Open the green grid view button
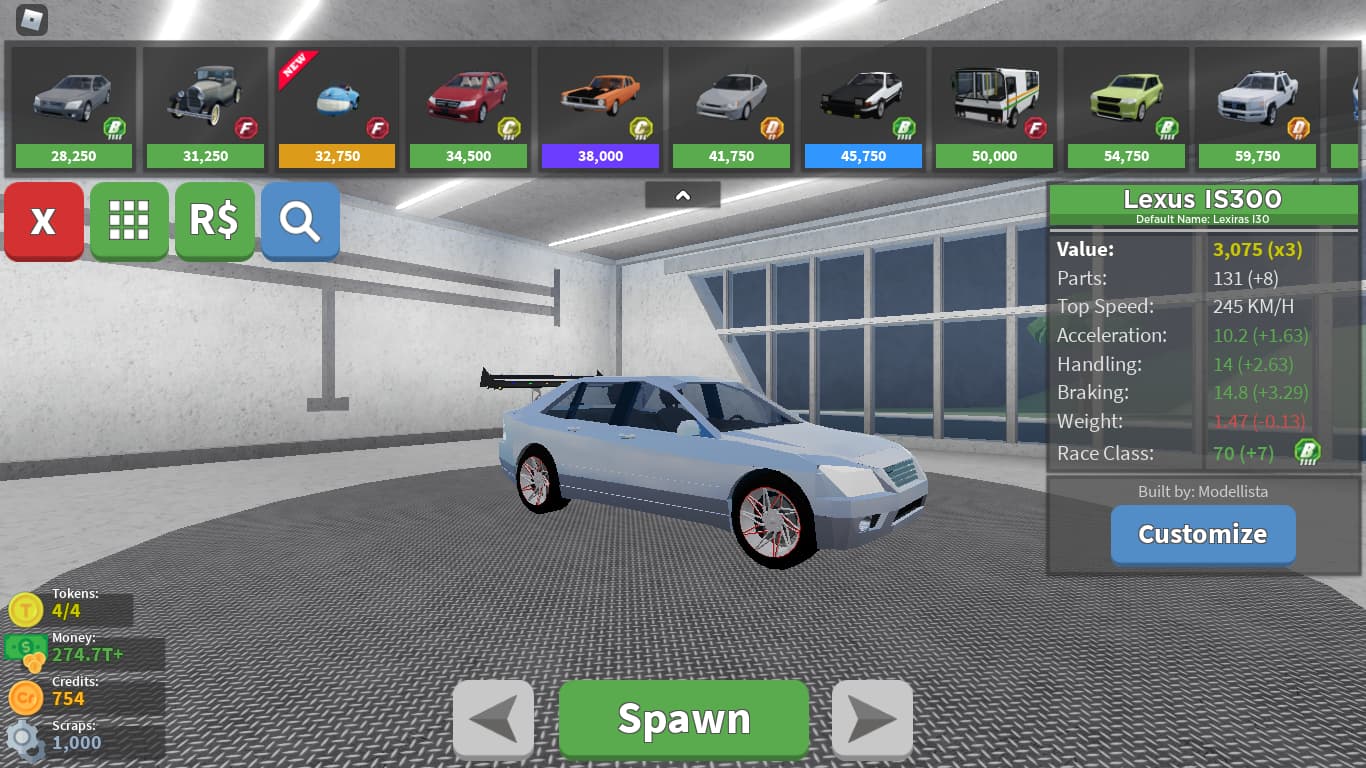The height and width of the screenshot is (768, 1366). (x=129, y=221)
